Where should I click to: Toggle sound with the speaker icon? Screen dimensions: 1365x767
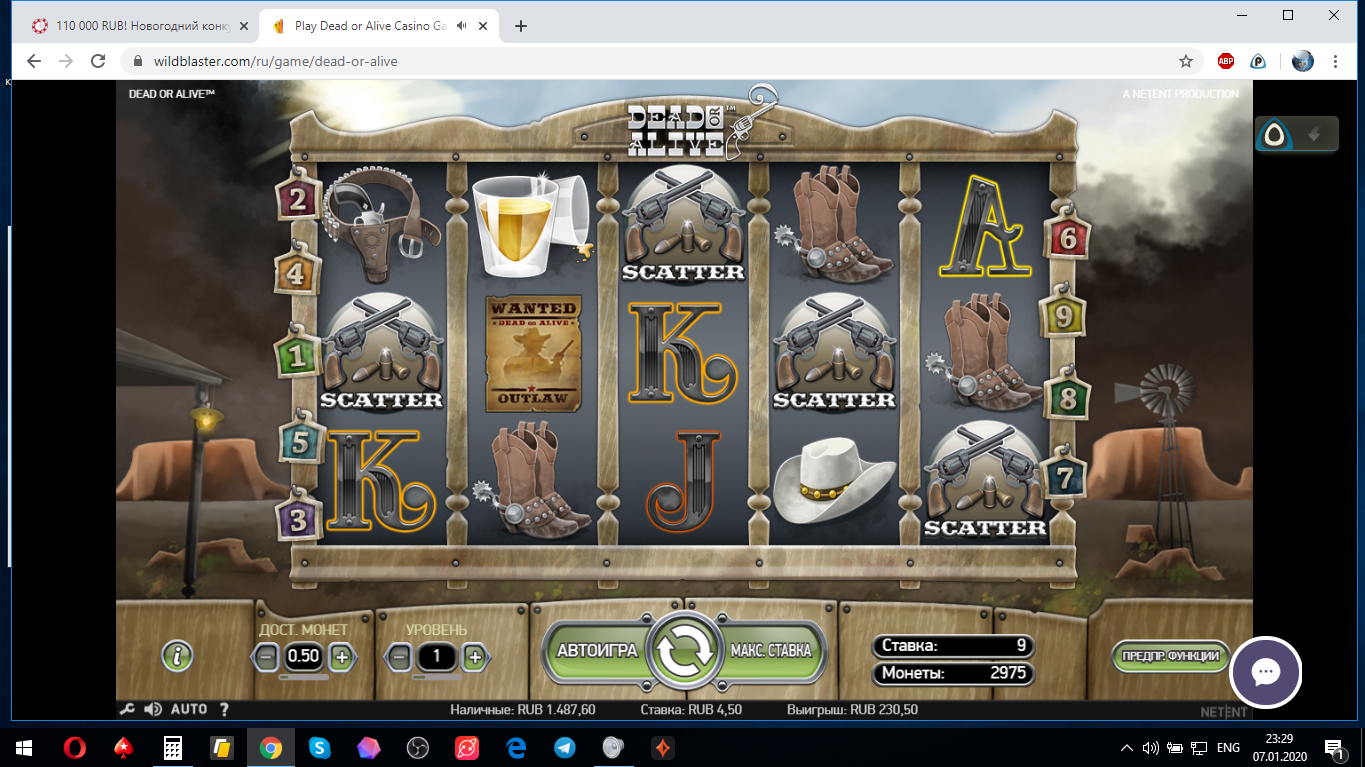(153, 709)
